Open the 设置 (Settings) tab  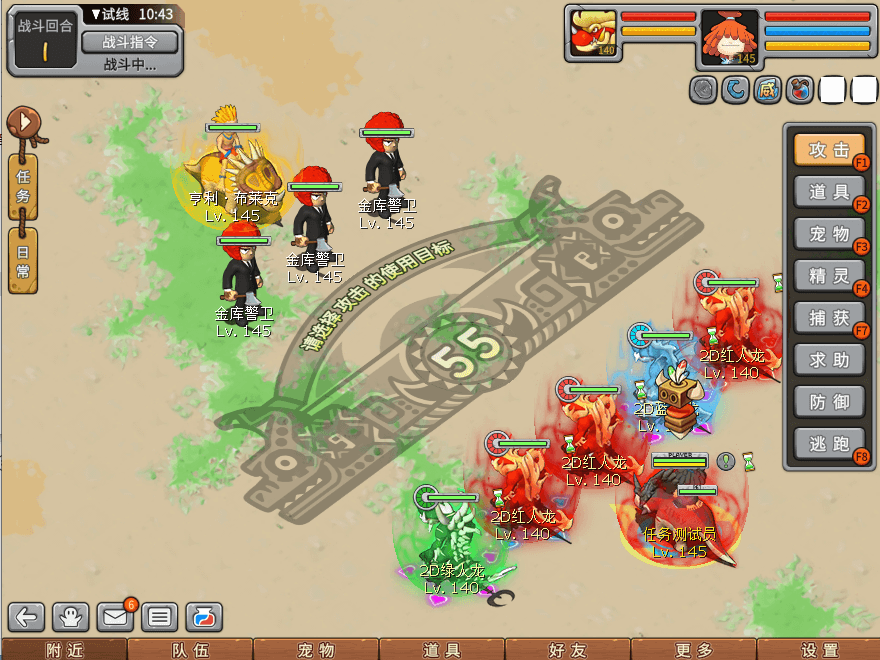pos(819,650)
